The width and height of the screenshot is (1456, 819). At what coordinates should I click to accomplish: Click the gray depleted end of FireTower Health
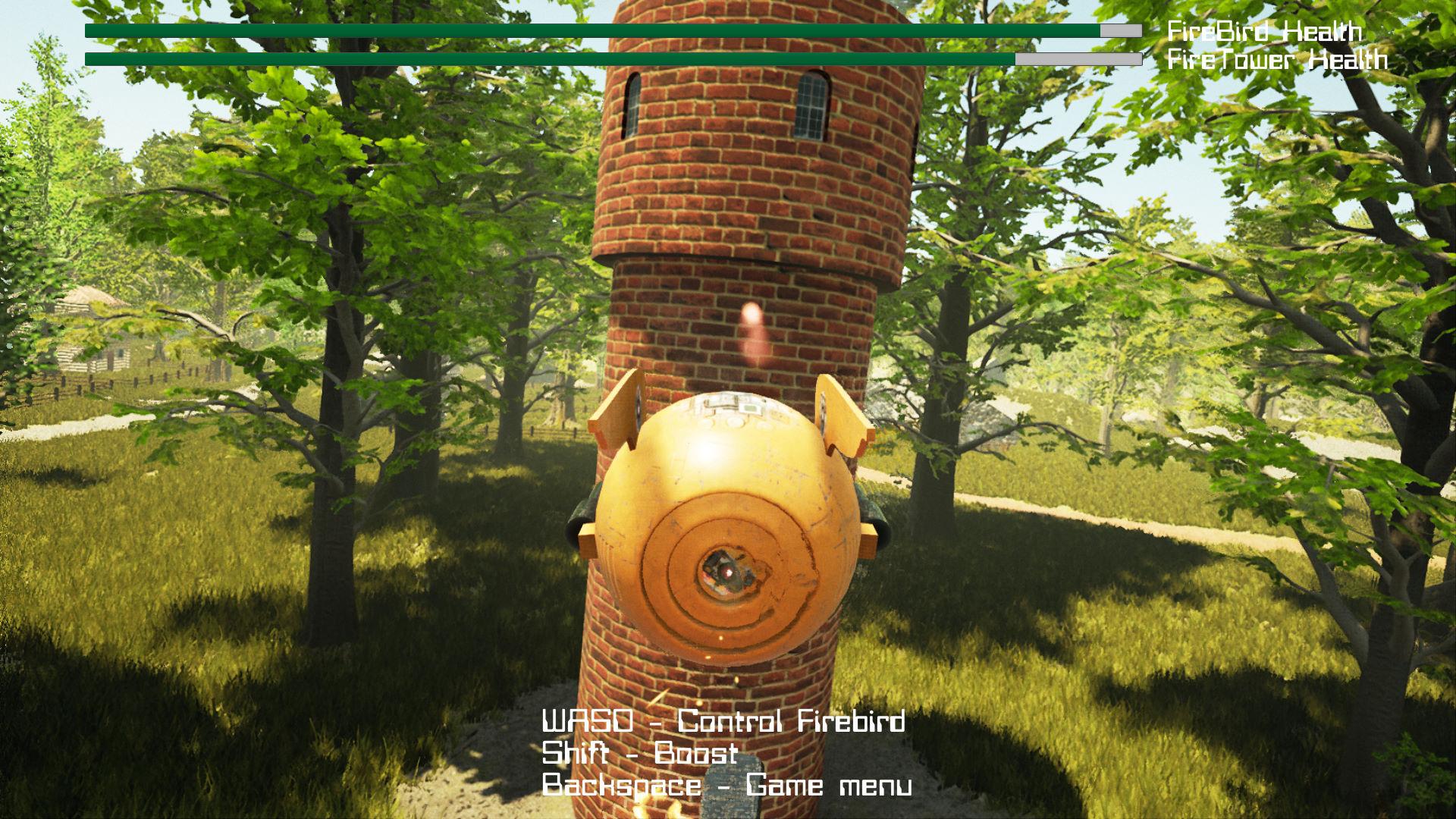coord(1077,57)
